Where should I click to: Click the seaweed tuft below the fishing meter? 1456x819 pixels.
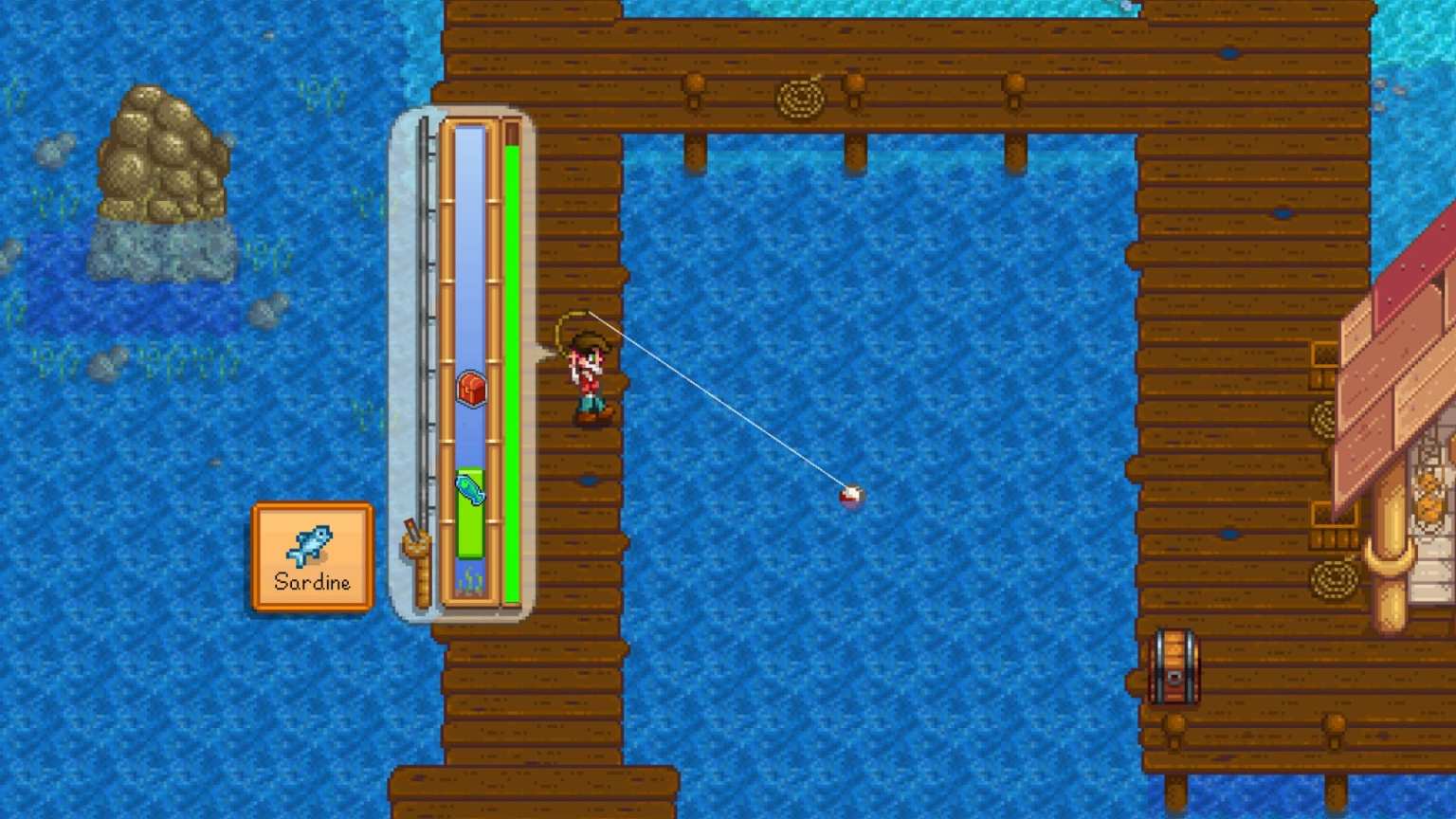point(471,581)
